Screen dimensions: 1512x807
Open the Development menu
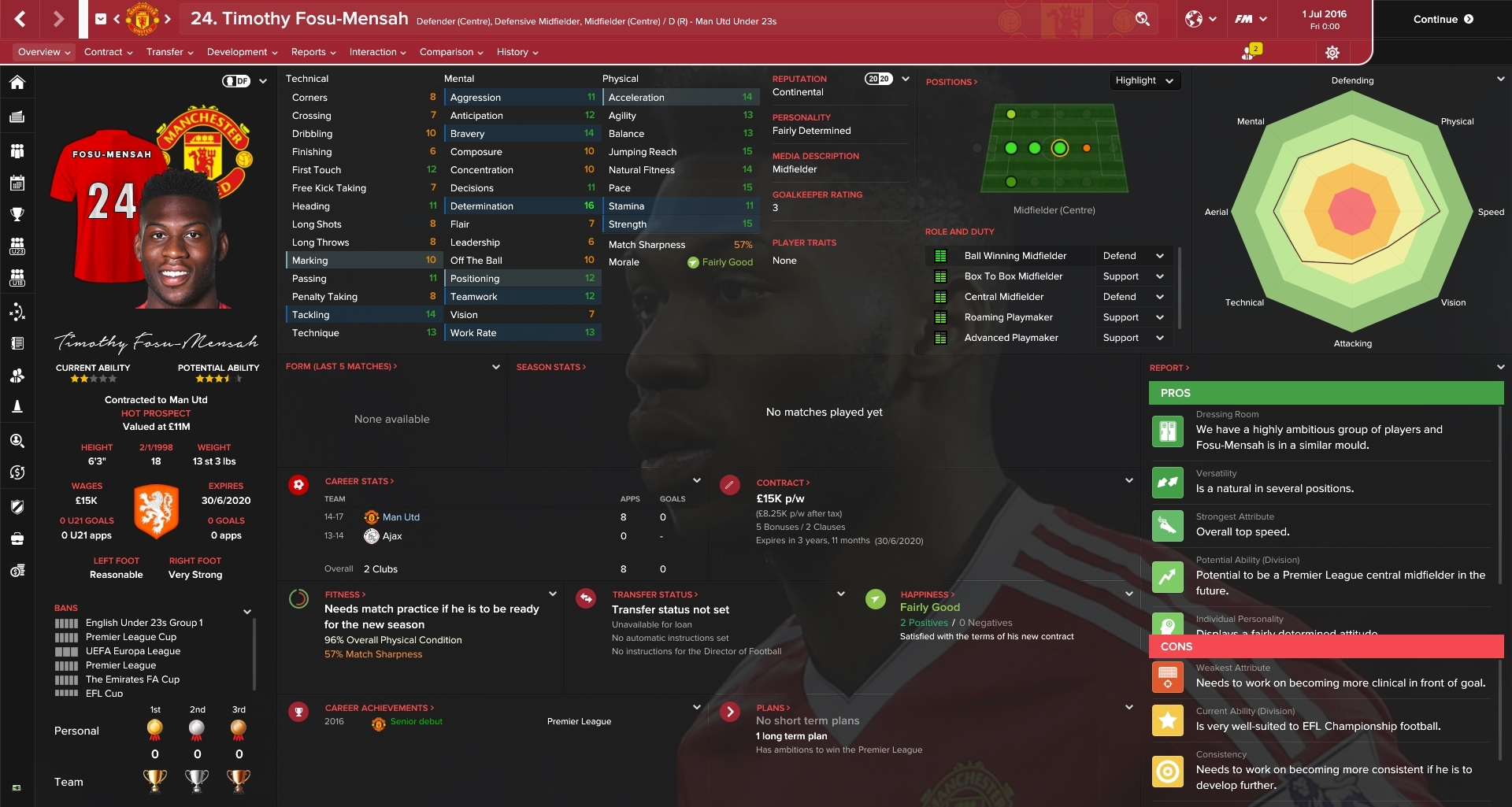[x=238, y=52]
